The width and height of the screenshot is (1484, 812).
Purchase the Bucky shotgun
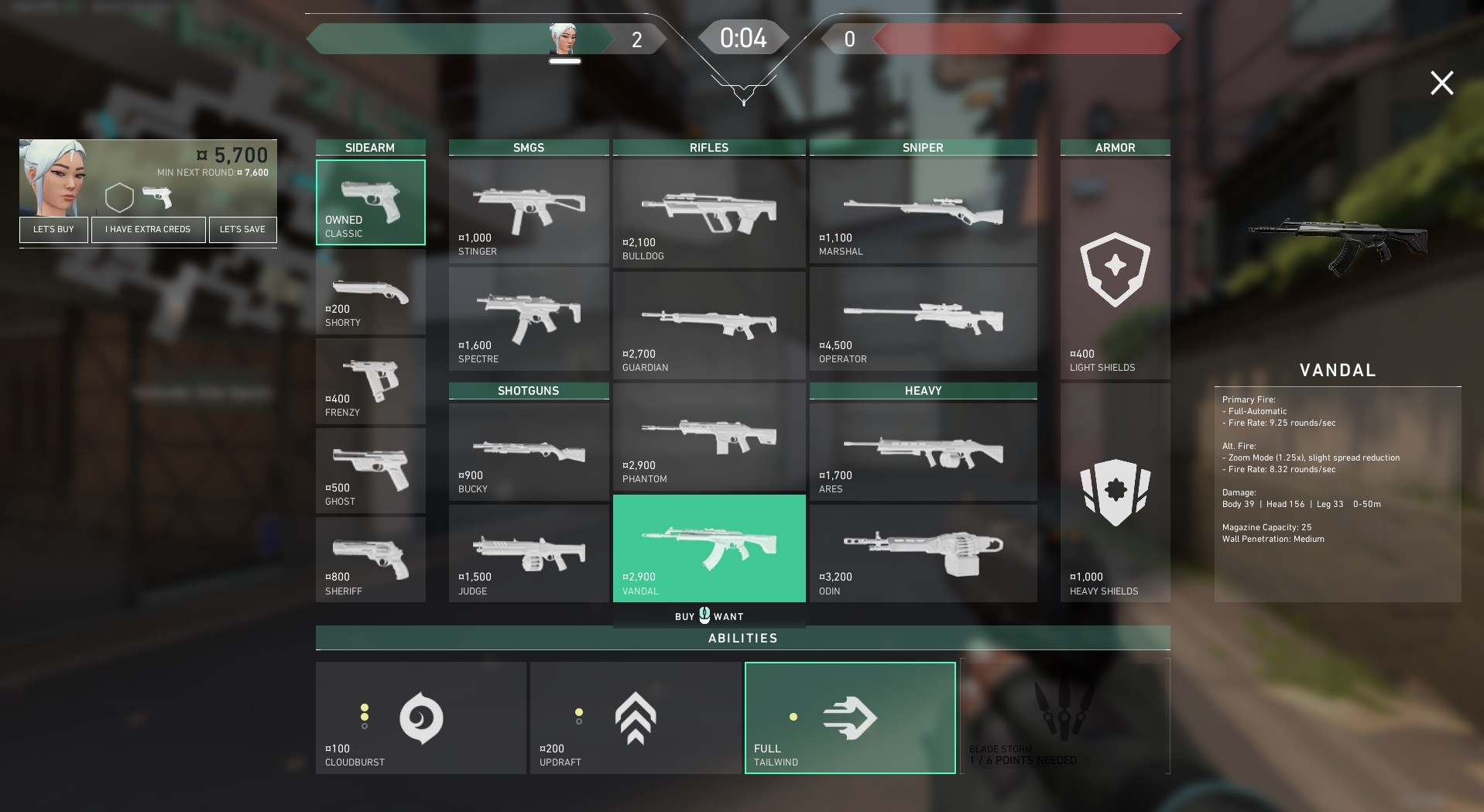529,452
